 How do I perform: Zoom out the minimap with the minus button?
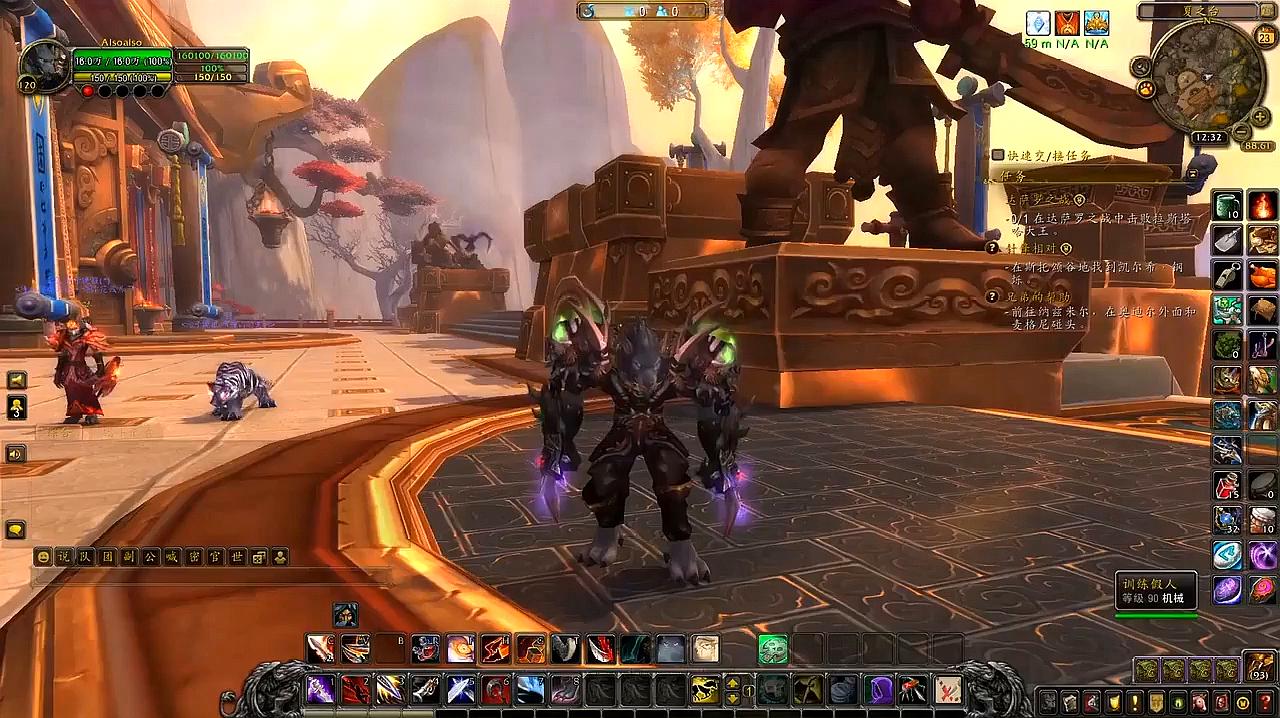coord(1240,131)
